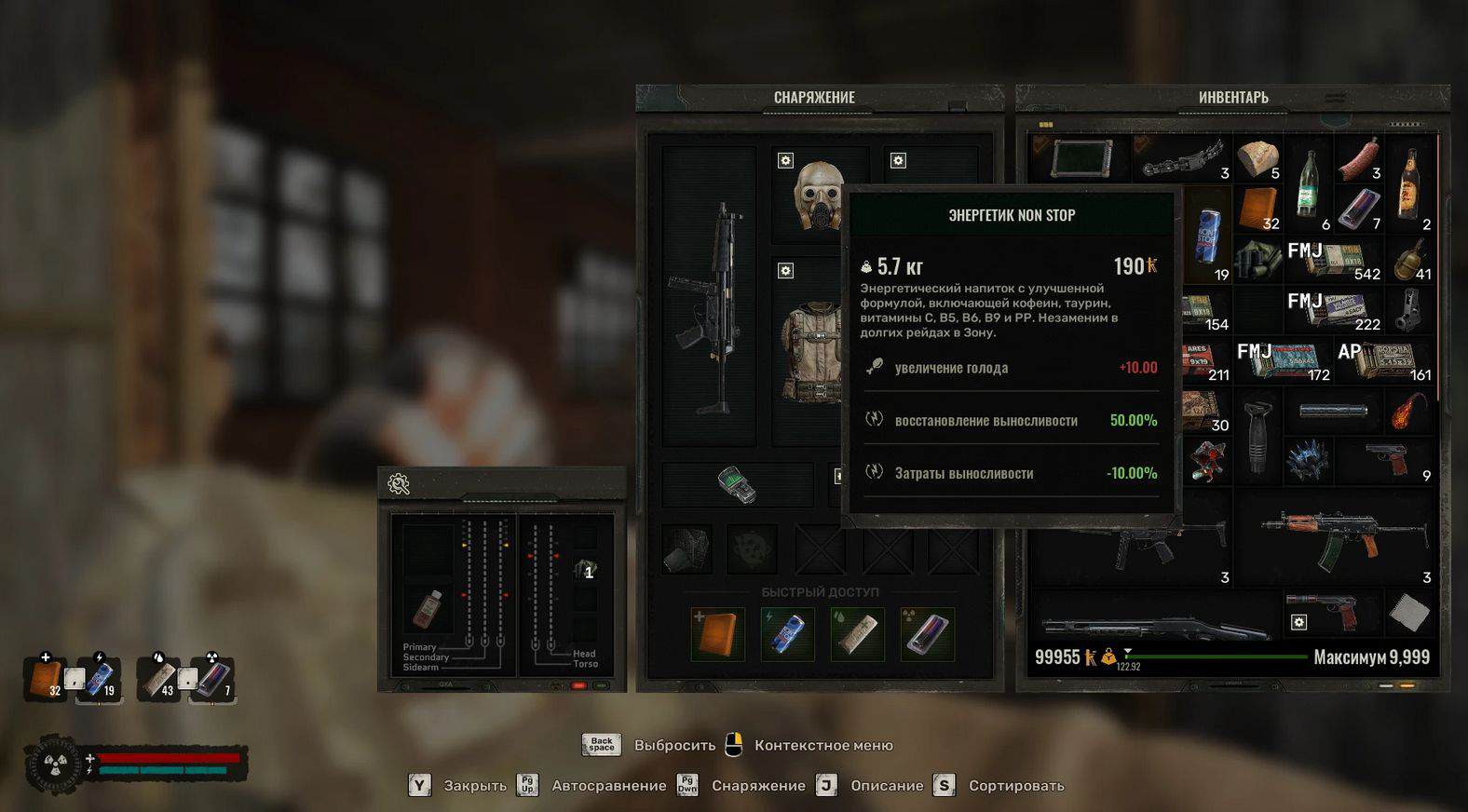Image resolution: width=1468 pixels, height=812 pixels.
Task: Select the bread loaf inventory item
Action: tap(1257, 158)
